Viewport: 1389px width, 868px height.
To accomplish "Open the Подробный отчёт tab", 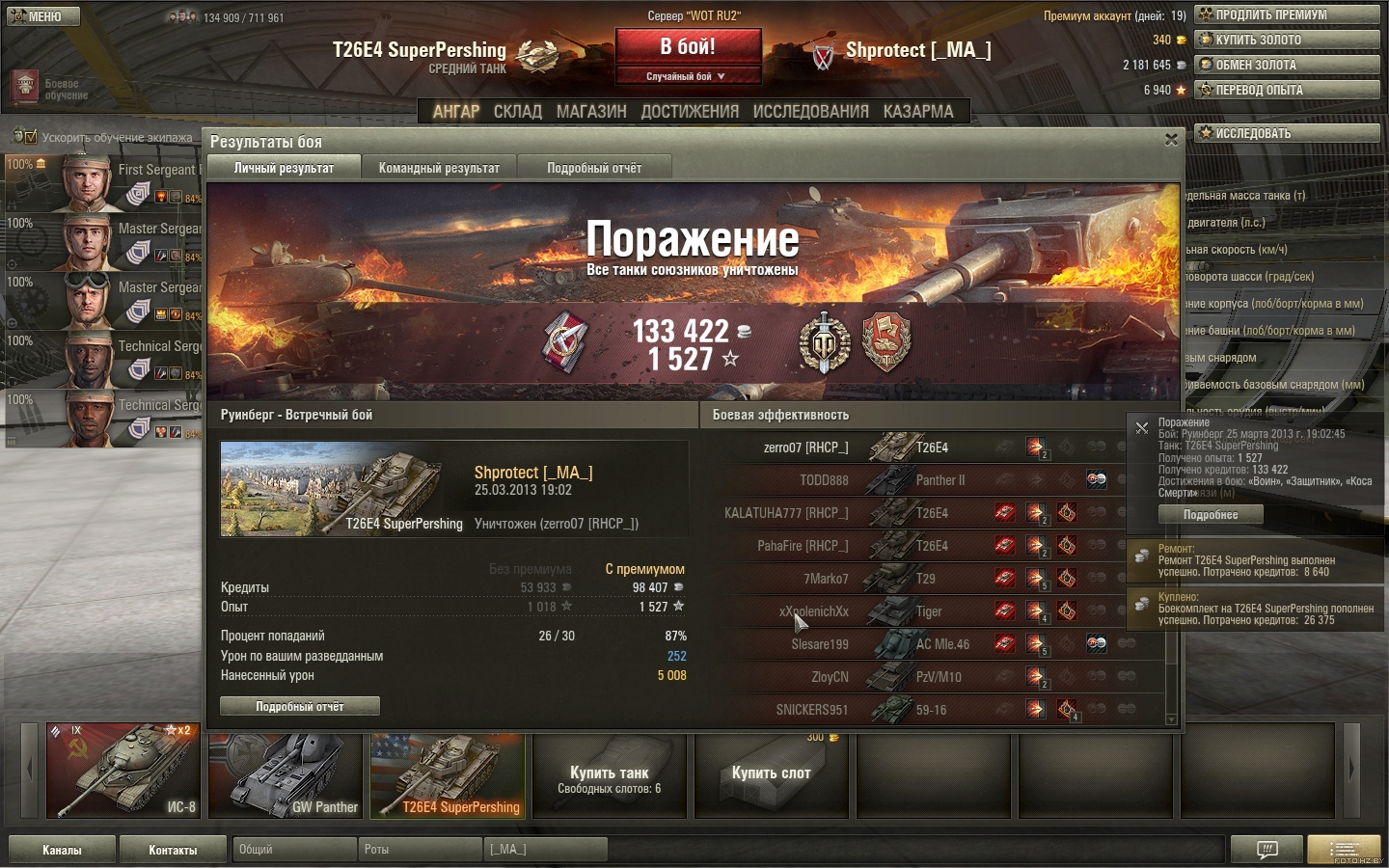I will pos(594,168).
